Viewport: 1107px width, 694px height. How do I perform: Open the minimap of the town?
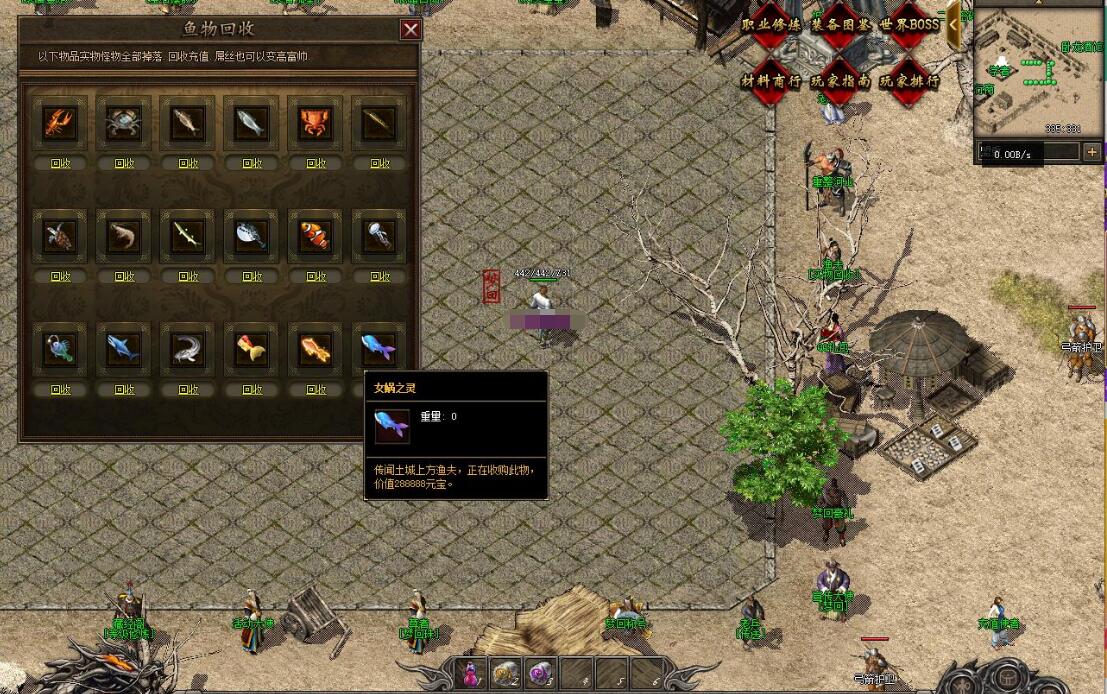coord(1038,70)
